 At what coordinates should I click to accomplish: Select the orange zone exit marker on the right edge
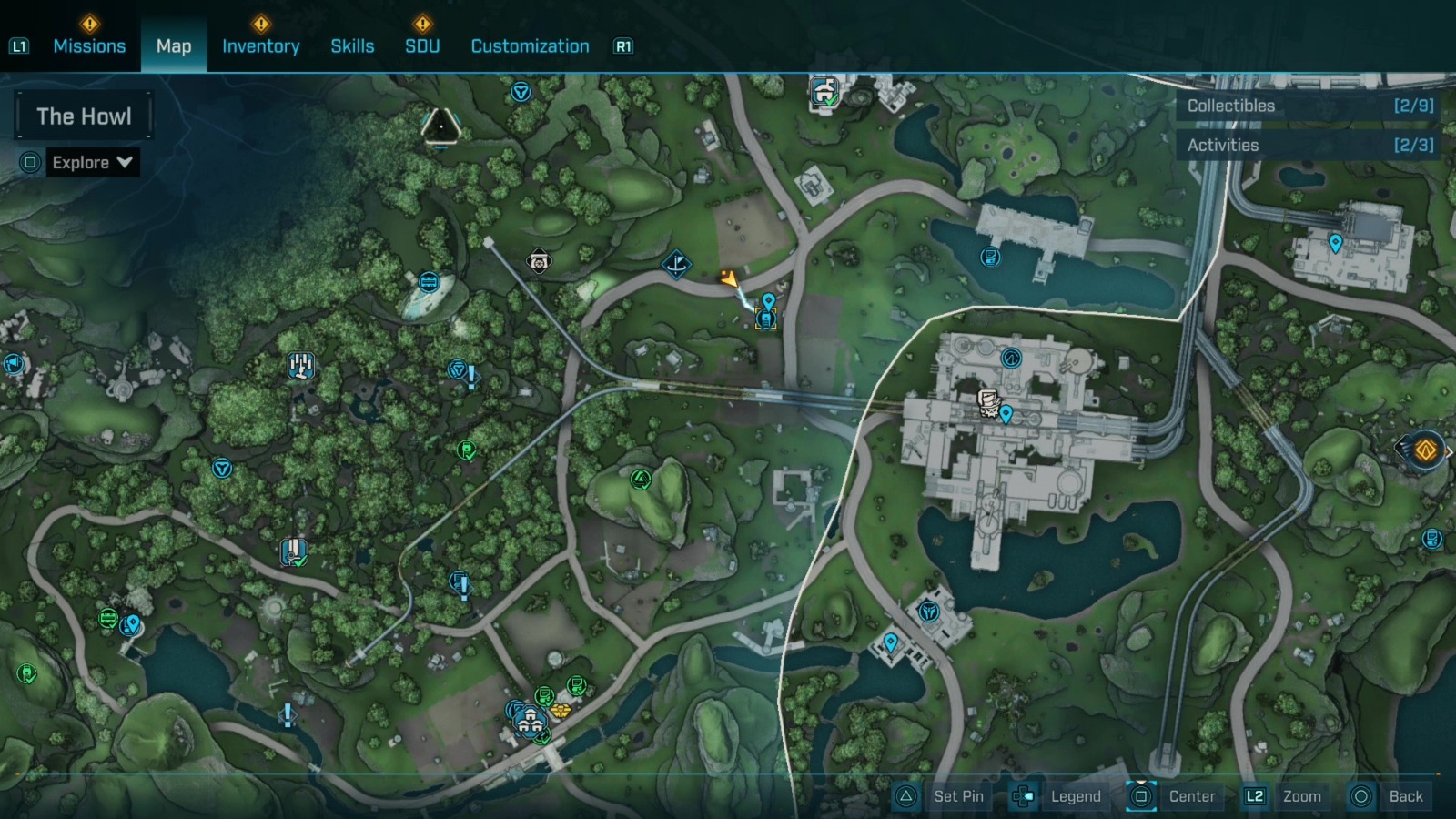[x=1425, y=447]
